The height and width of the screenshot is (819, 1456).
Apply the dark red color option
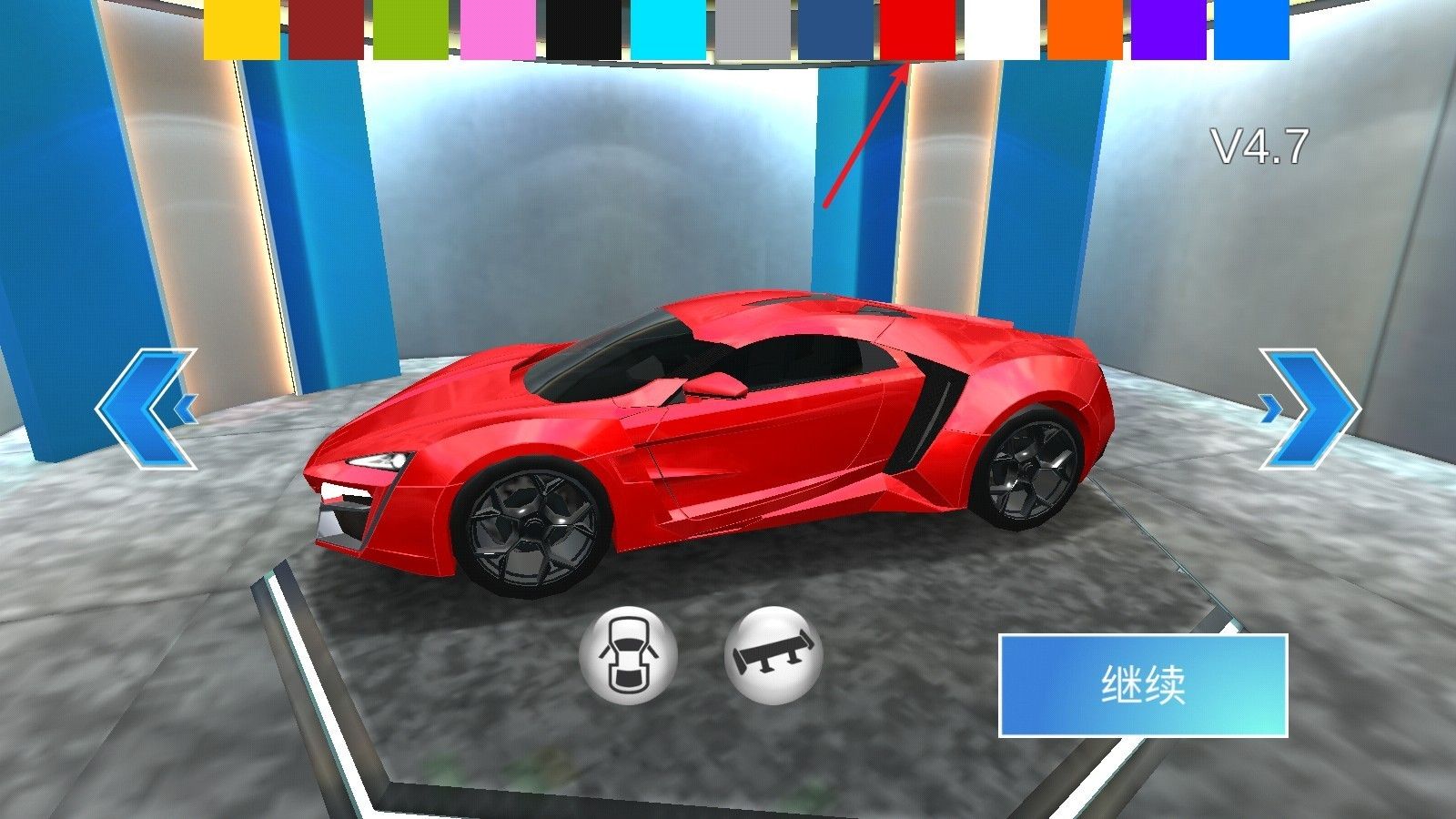coord(325,32)
